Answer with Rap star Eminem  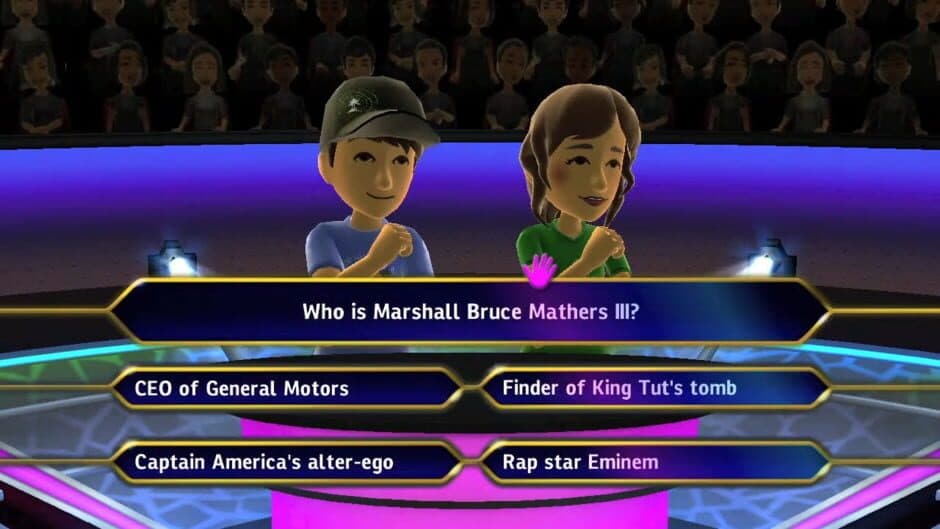[x=655, y=462]
